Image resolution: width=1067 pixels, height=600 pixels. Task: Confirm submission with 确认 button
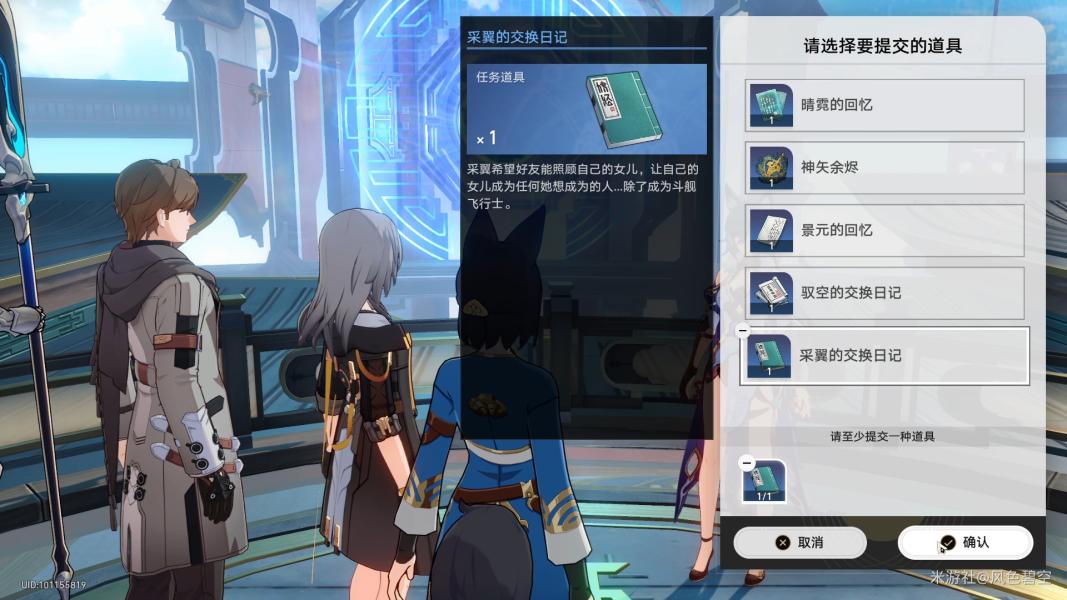coord(965,542)
